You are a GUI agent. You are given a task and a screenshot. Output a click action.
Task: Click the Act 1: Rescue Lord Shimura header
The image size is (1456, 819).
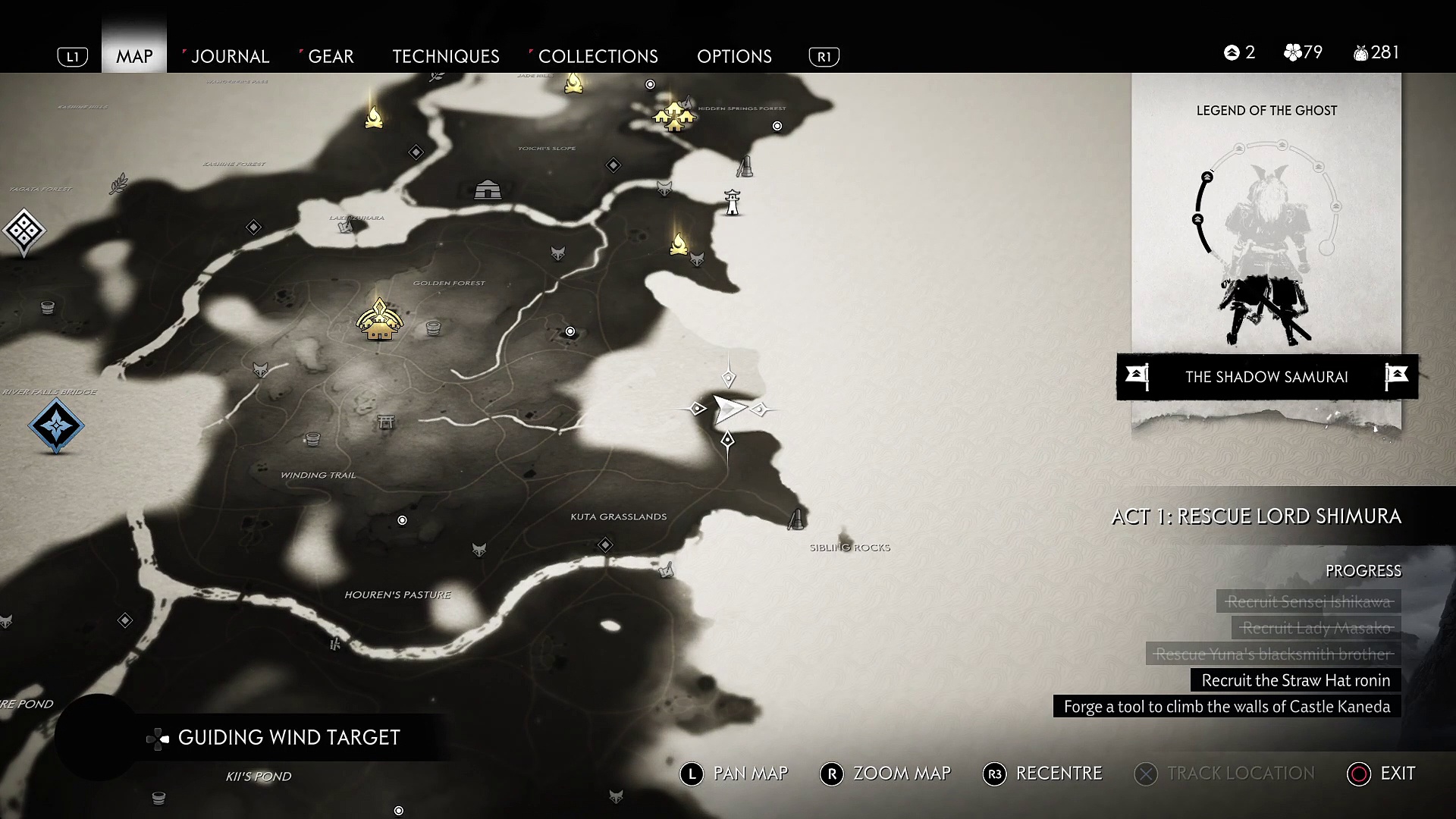pyautogui.click(x=1256, y=516)
